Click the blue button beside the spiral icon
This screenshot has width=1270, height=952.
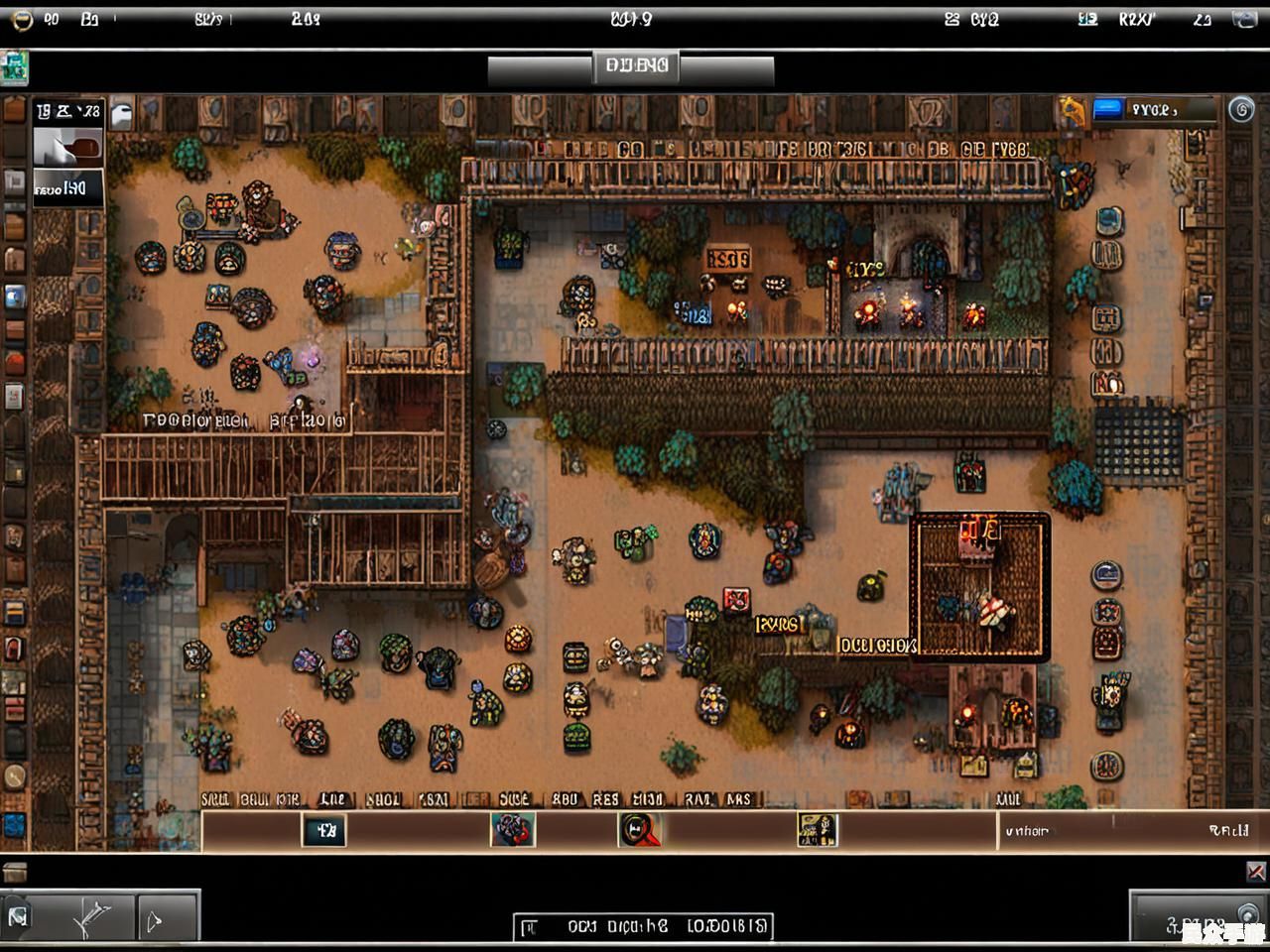click(1107, 109)
